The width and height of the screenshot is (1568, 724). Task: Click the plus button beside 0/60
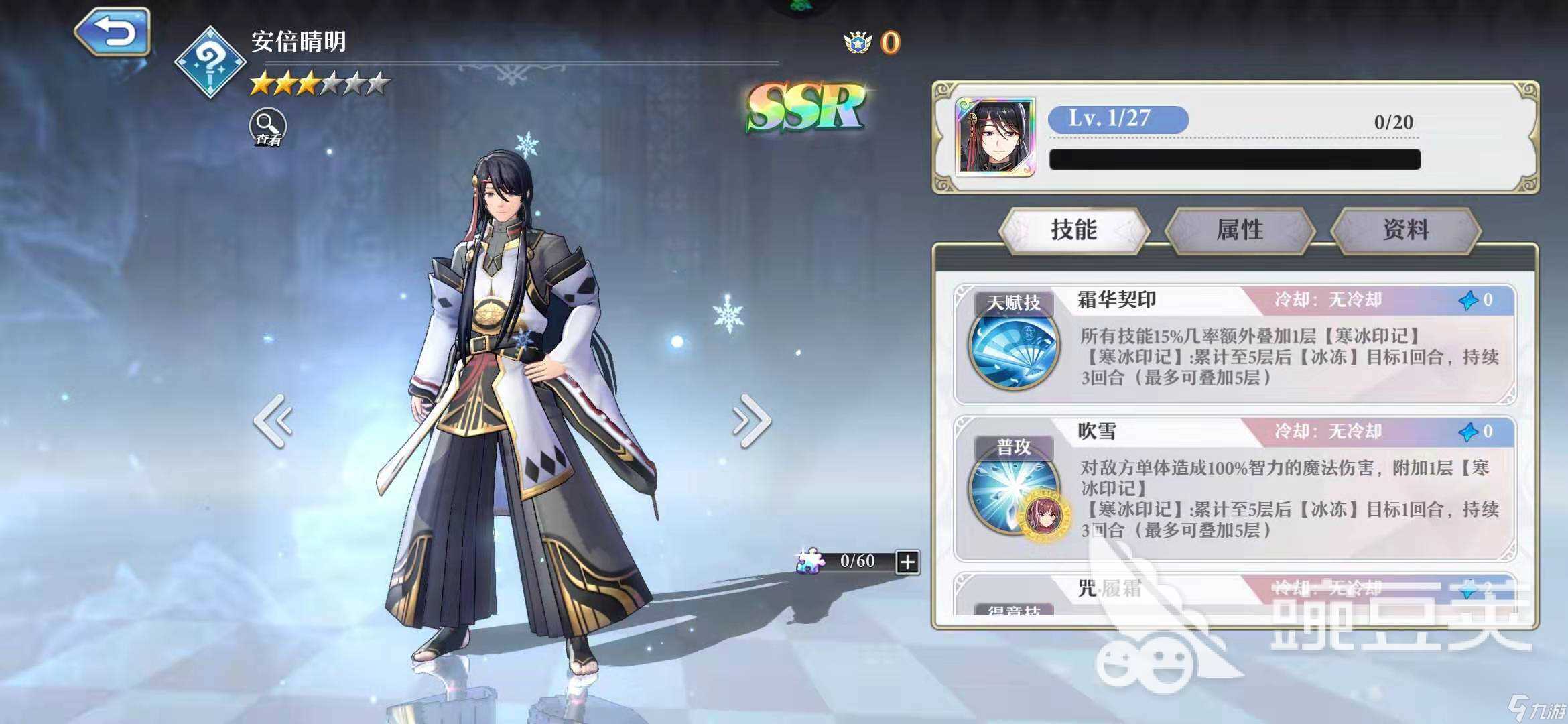(907, 562)
